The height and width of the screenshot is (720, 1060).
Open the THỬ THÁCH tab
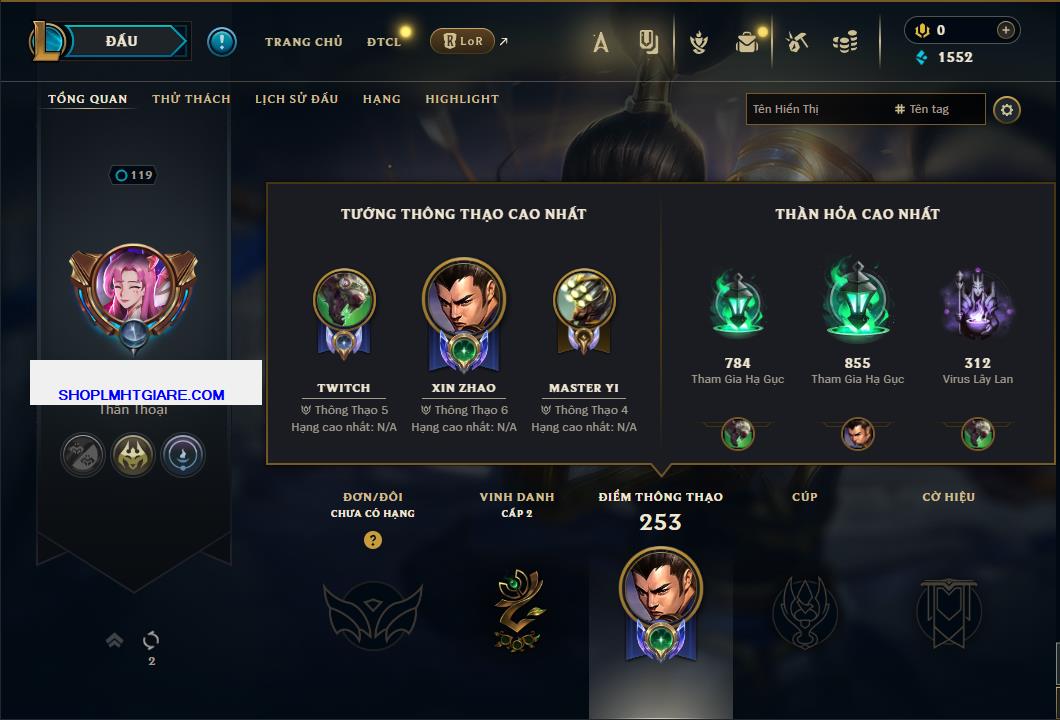tap(191, 99)
